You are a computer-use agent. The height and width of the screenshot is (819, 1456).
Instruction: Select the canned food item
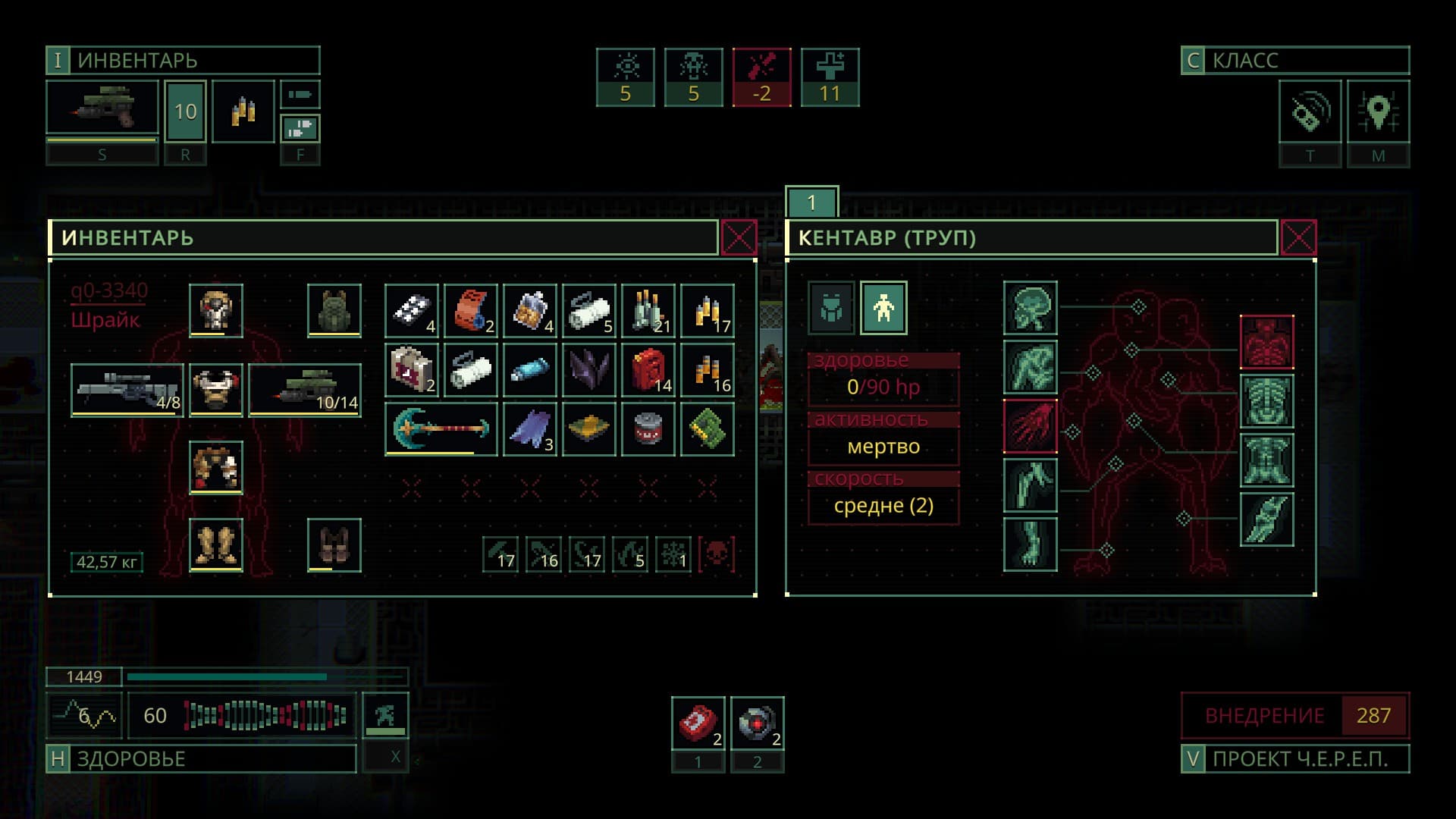pyautogui.click(x=648, y=429)
